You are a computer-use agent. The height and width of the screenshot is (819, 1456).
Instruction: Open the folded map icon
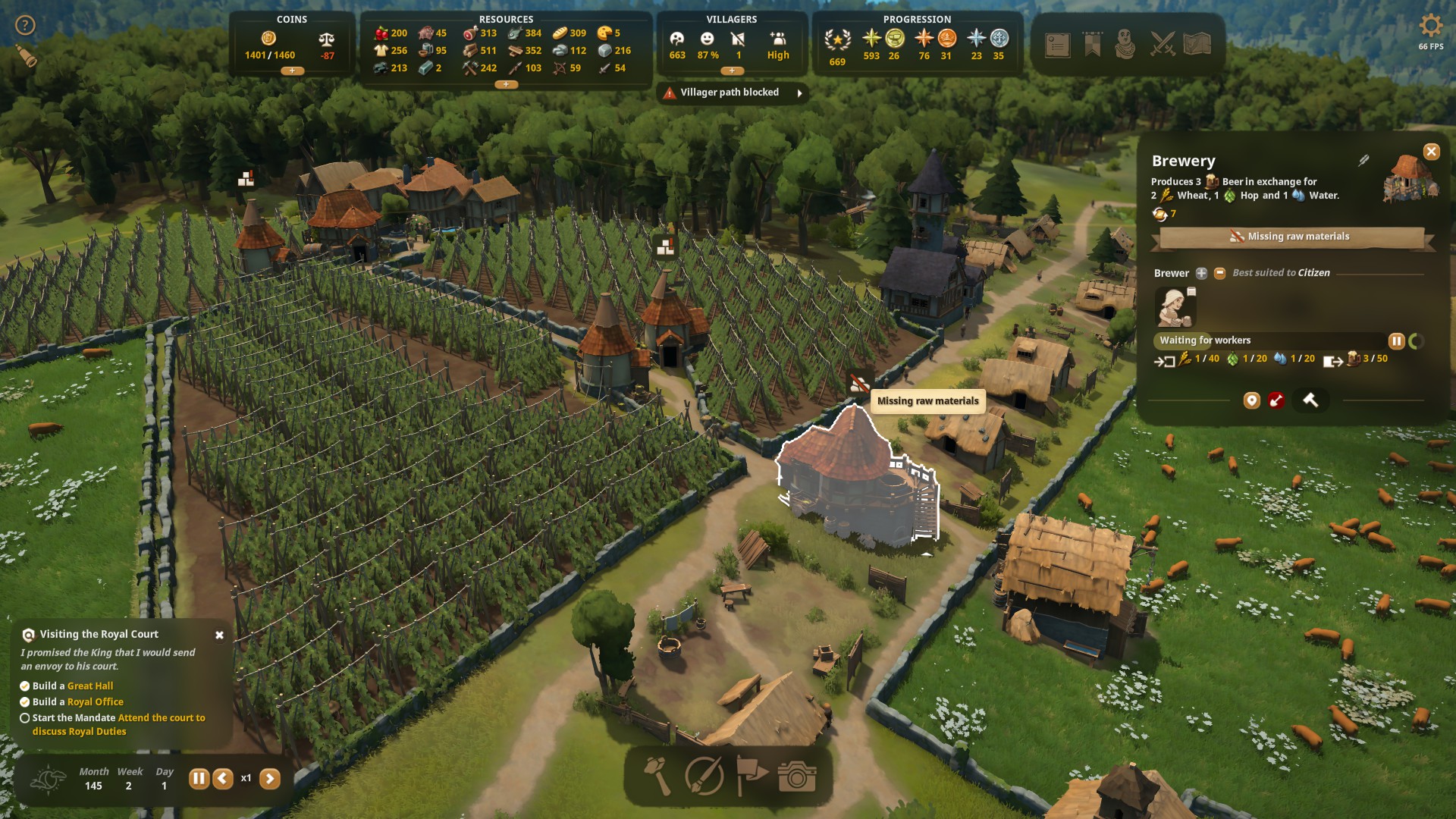click(1197, 45)
